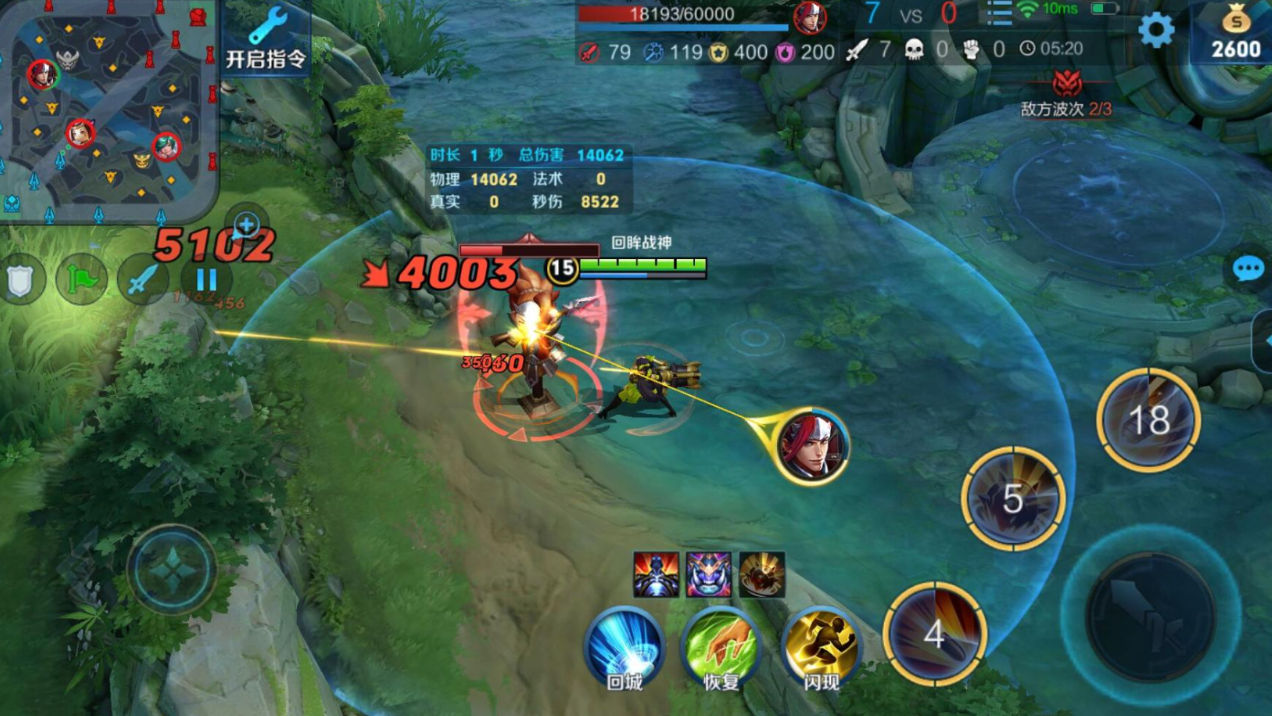The width and height of the screenshot is (1272, 716).
Task: Open the blue chat bubble
Action: point(1248,269)
